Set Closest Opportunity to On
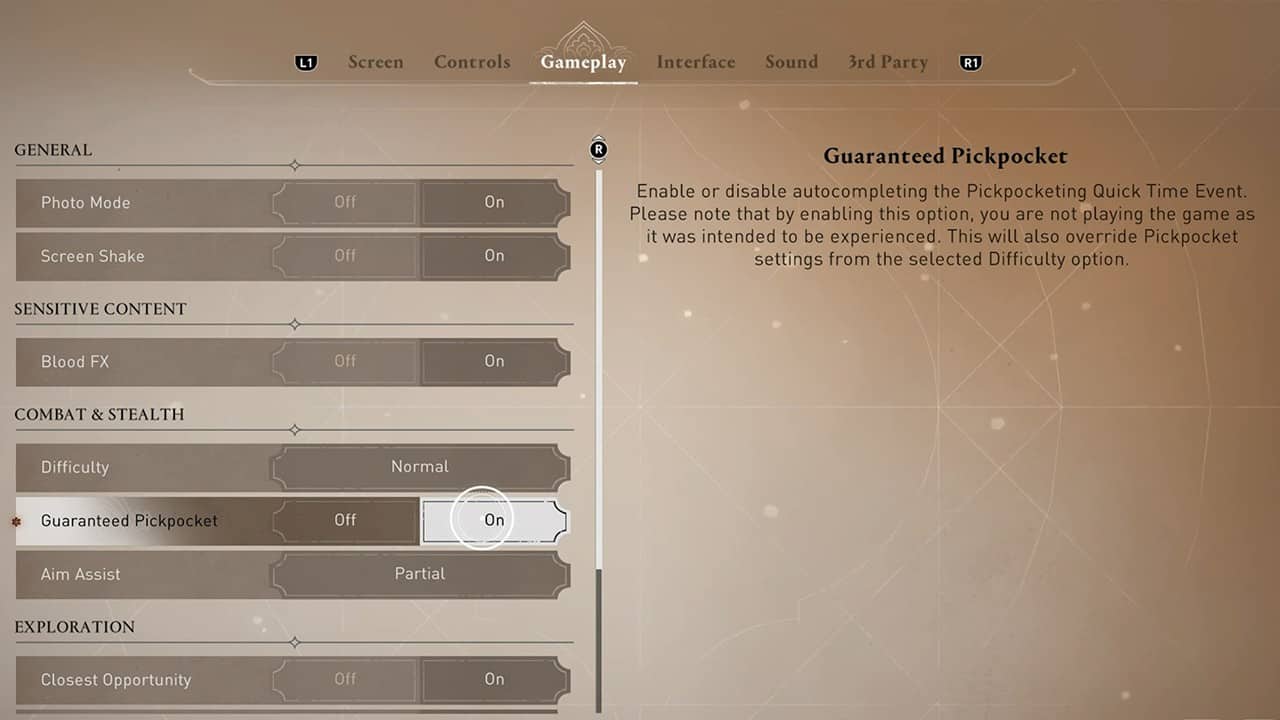 pos(494,680)
